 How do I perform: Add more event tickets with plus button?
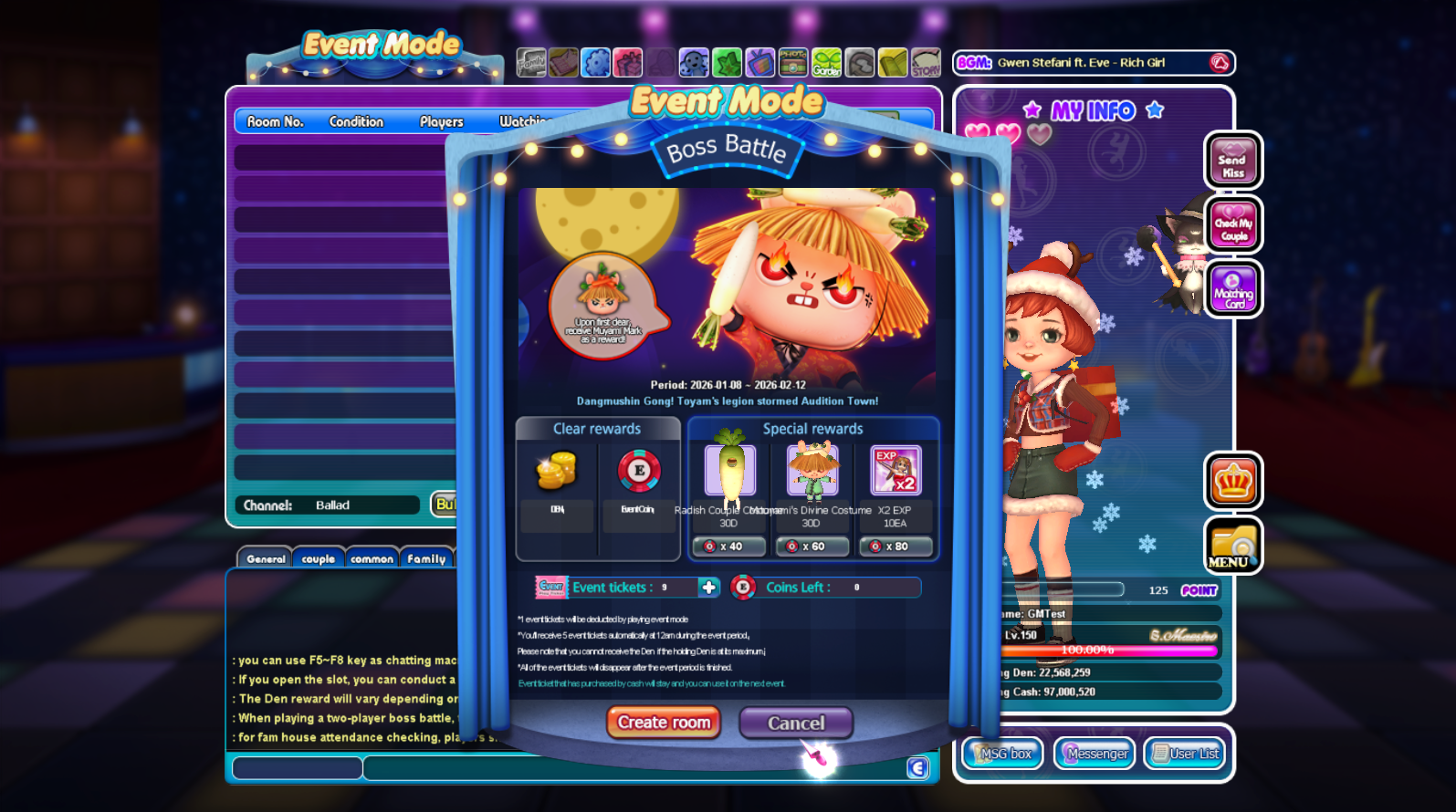coord(708,588)
